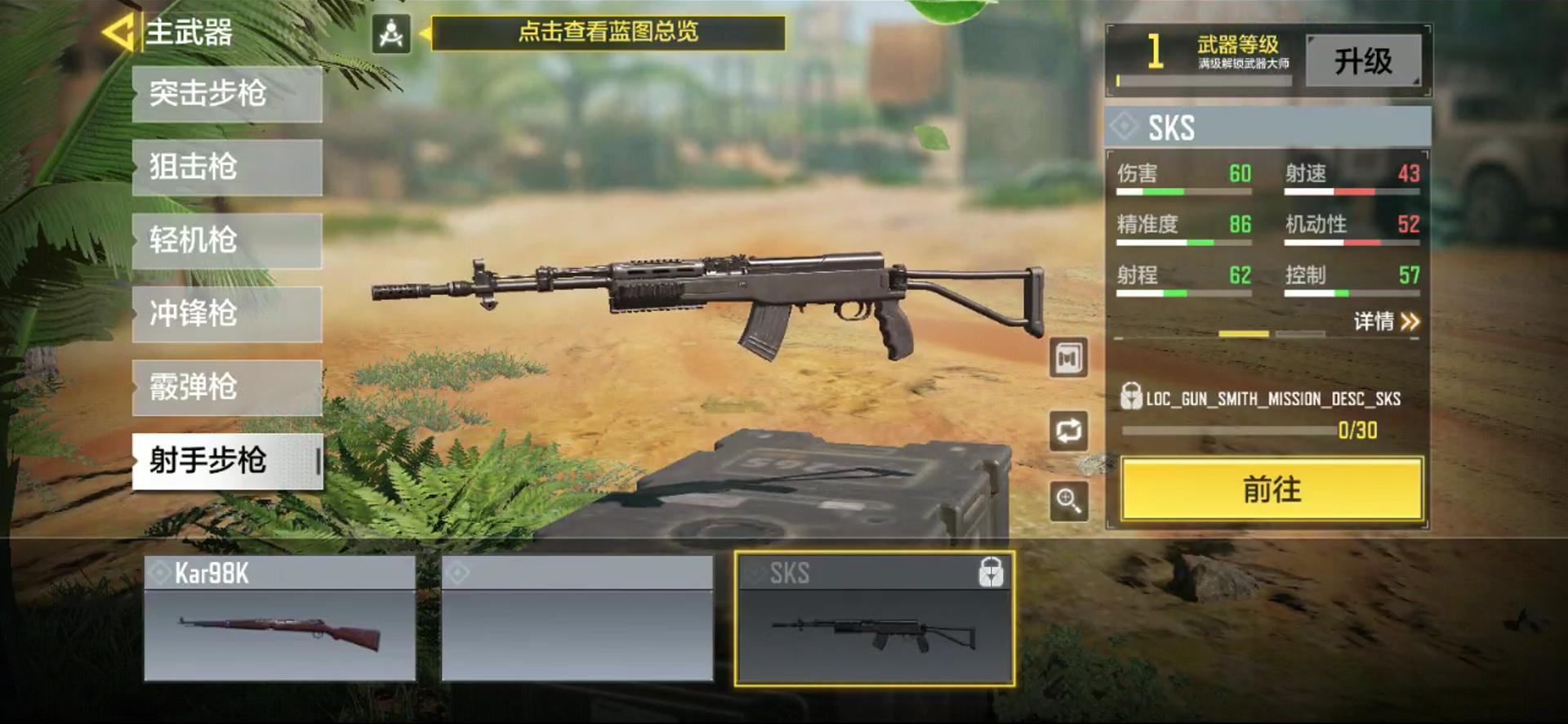Switch to the 霰弹枪 category
The height and width of the screenshot is (724, 1568).
coord(226,388)
